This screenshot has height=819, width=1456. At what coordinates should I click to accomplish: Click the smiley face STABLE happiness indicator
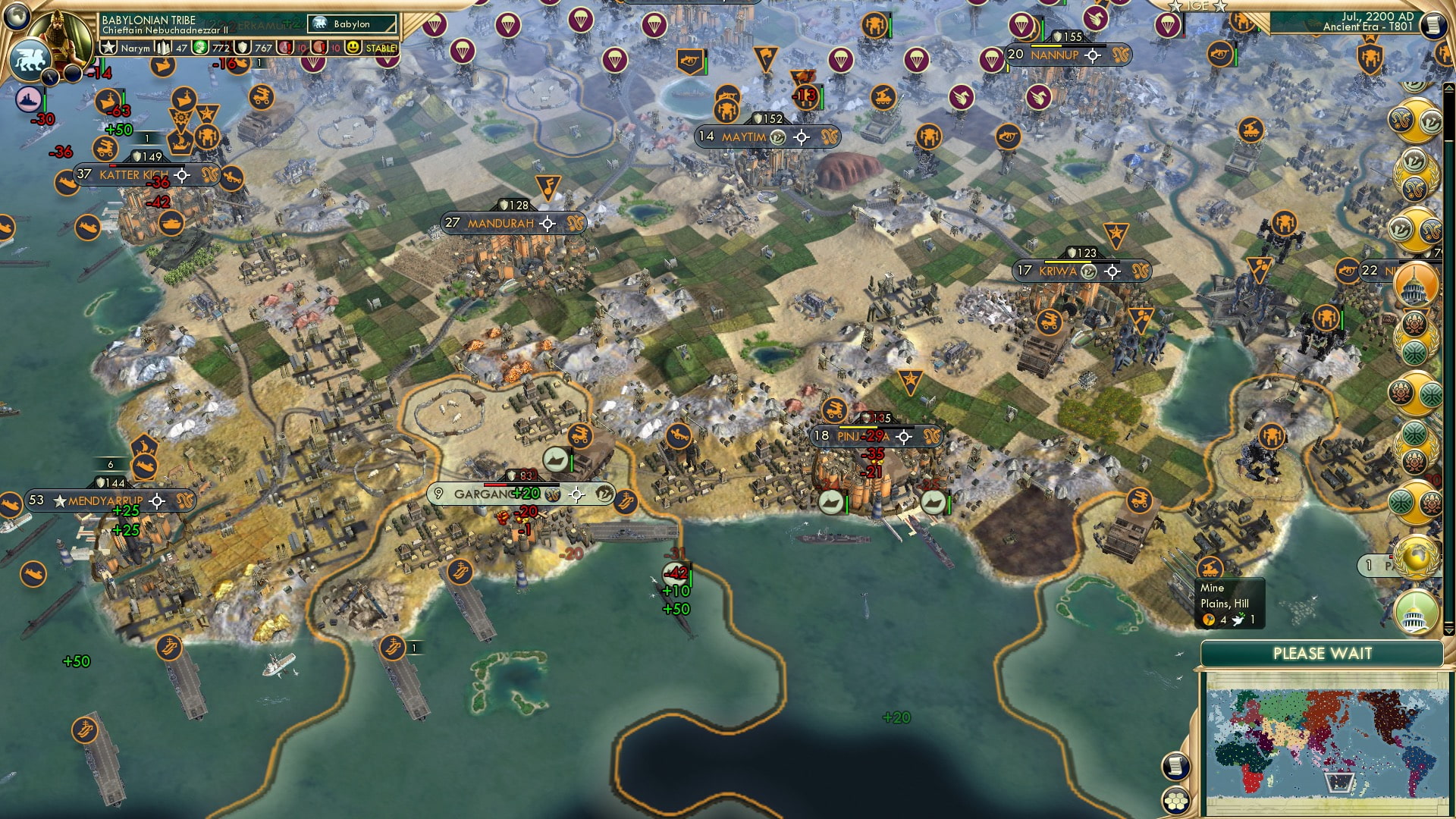(353, 48)
